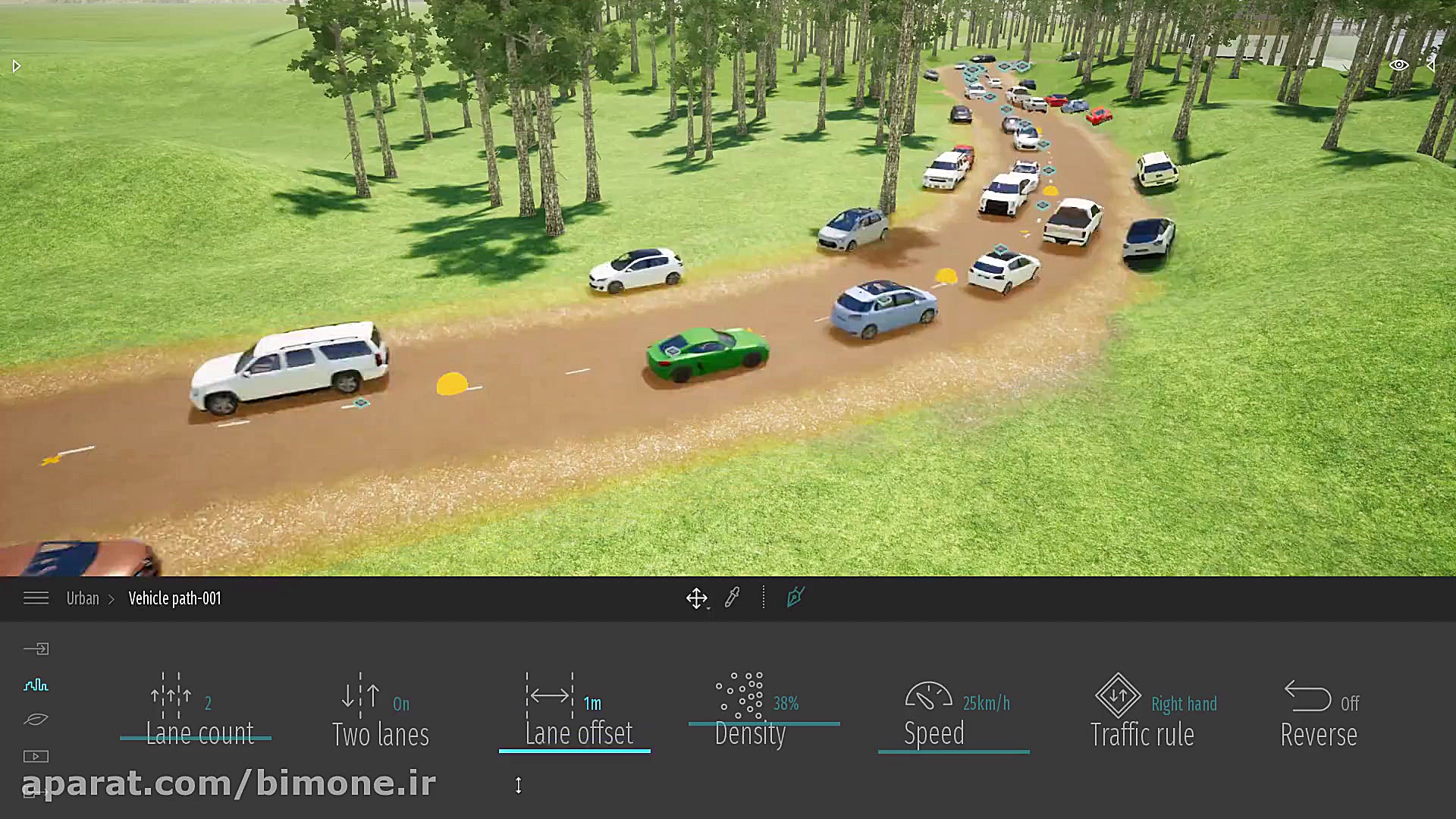Viewport: 1456px width, 819px height.
Task: Select the Vehicle path-001 breadcrumb tab
Action: click(x=174, y=598)
